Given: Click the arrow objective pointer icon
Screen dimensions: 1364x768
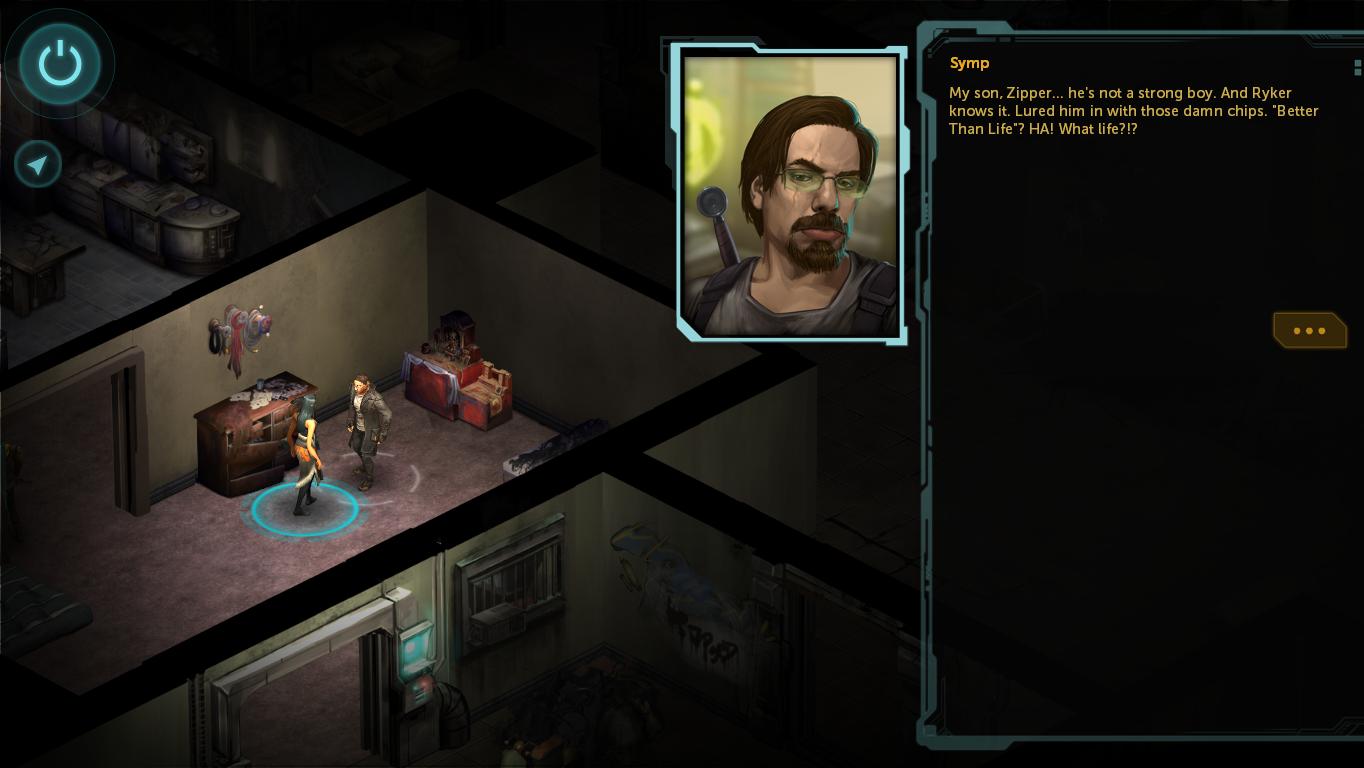Looking at the screenshot, I should click(38, 165).
